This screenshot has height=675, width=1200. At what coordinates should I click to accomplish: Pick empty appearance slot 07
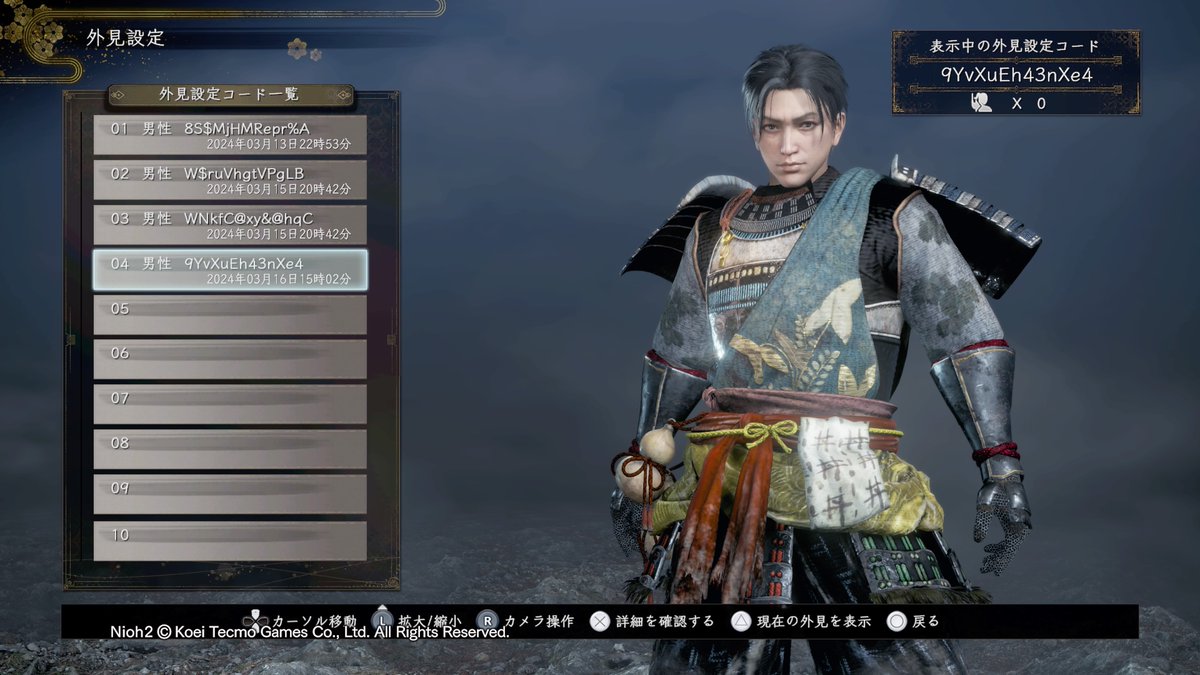point(230,405)
